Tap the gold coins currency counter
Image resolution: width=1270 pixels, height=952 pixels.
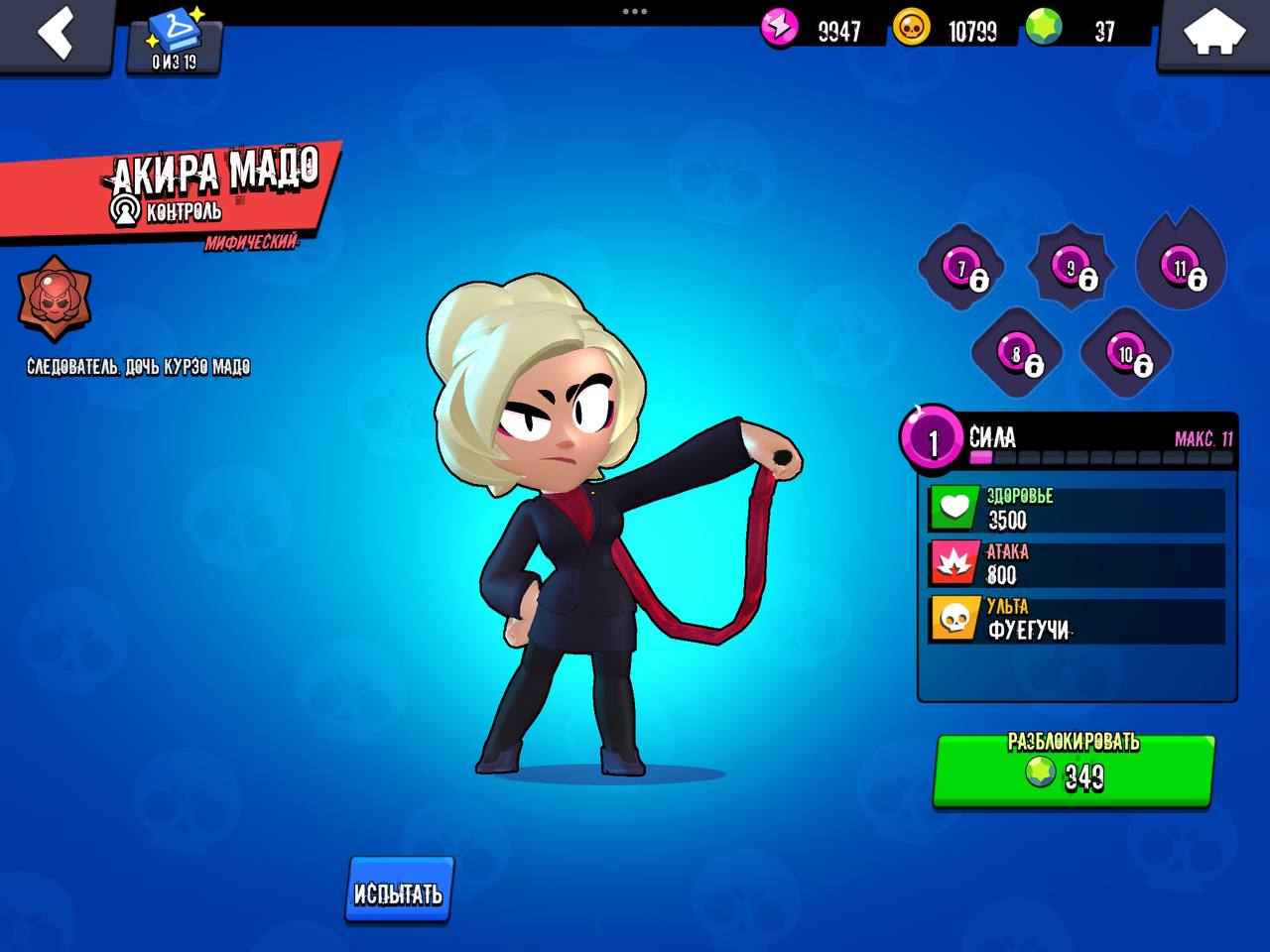tap(948, 30)
